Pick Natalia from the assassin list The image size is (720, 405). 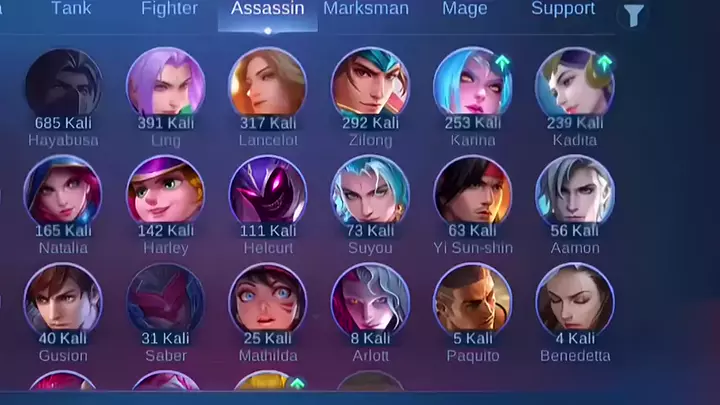click(63, 192)
